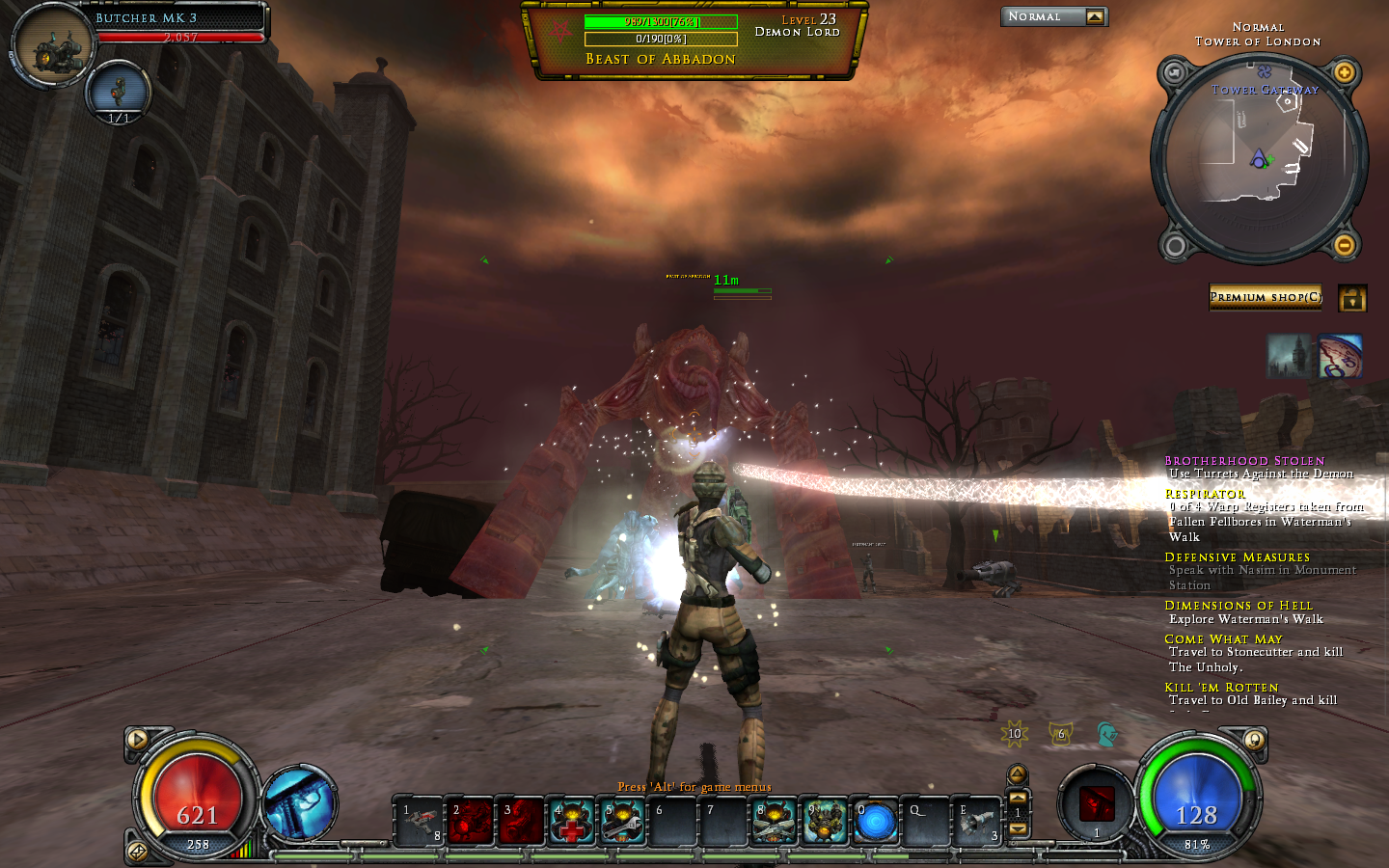This screenshot has width=1389, height=868.
Task: Activate the red-cross heal bot skill in slot 4
Action: (x=572, y=822)
